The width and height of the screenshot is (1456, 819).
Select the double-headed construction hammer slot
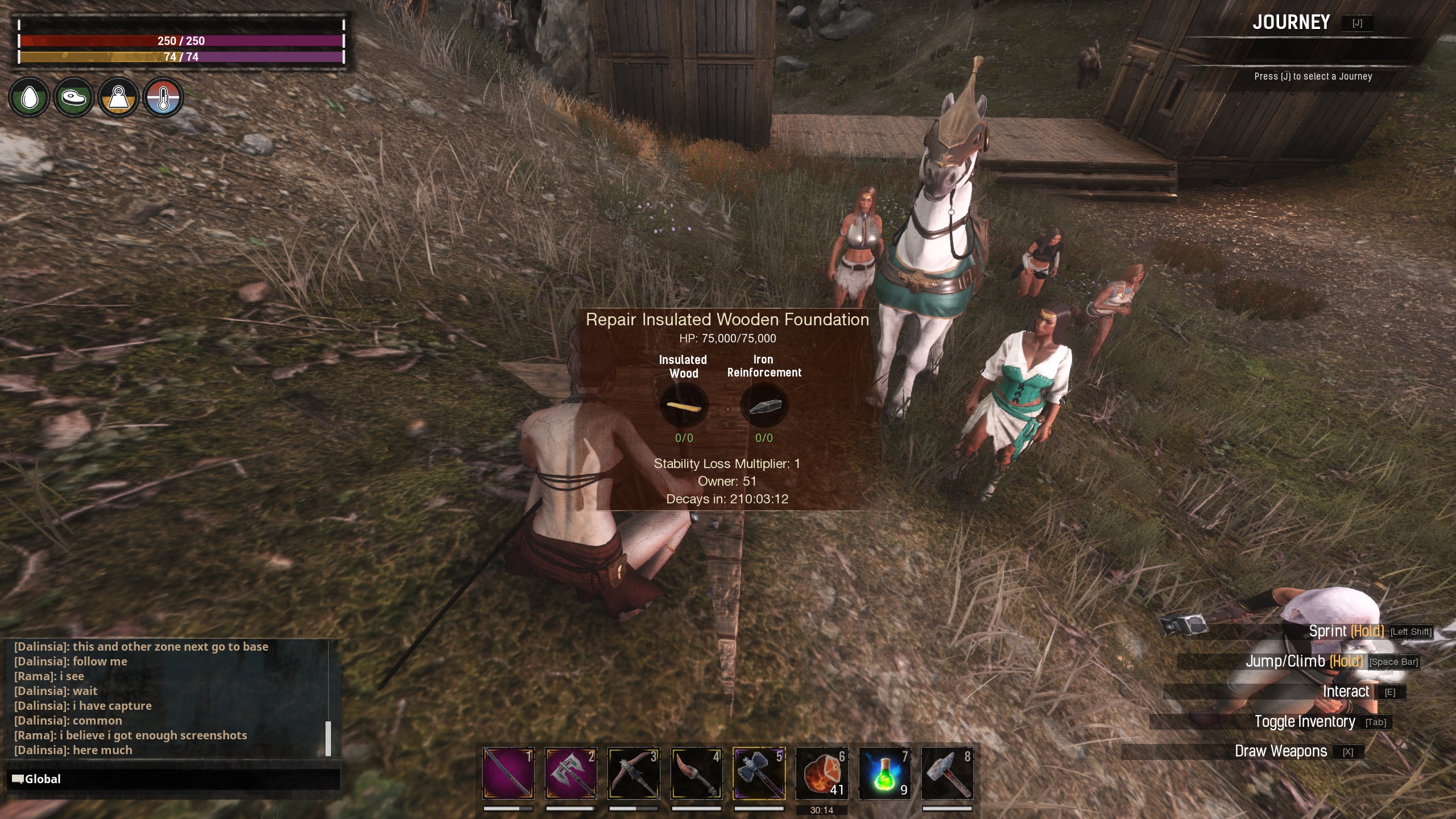[x=759, y=773]
